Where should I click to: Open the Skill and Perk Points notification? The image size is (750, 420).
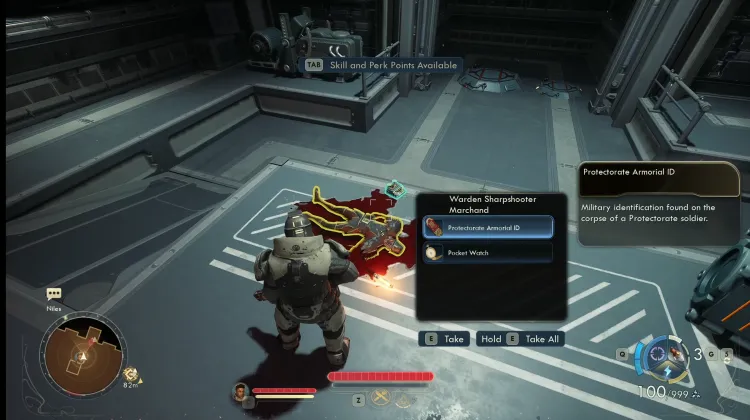(382, 65)
